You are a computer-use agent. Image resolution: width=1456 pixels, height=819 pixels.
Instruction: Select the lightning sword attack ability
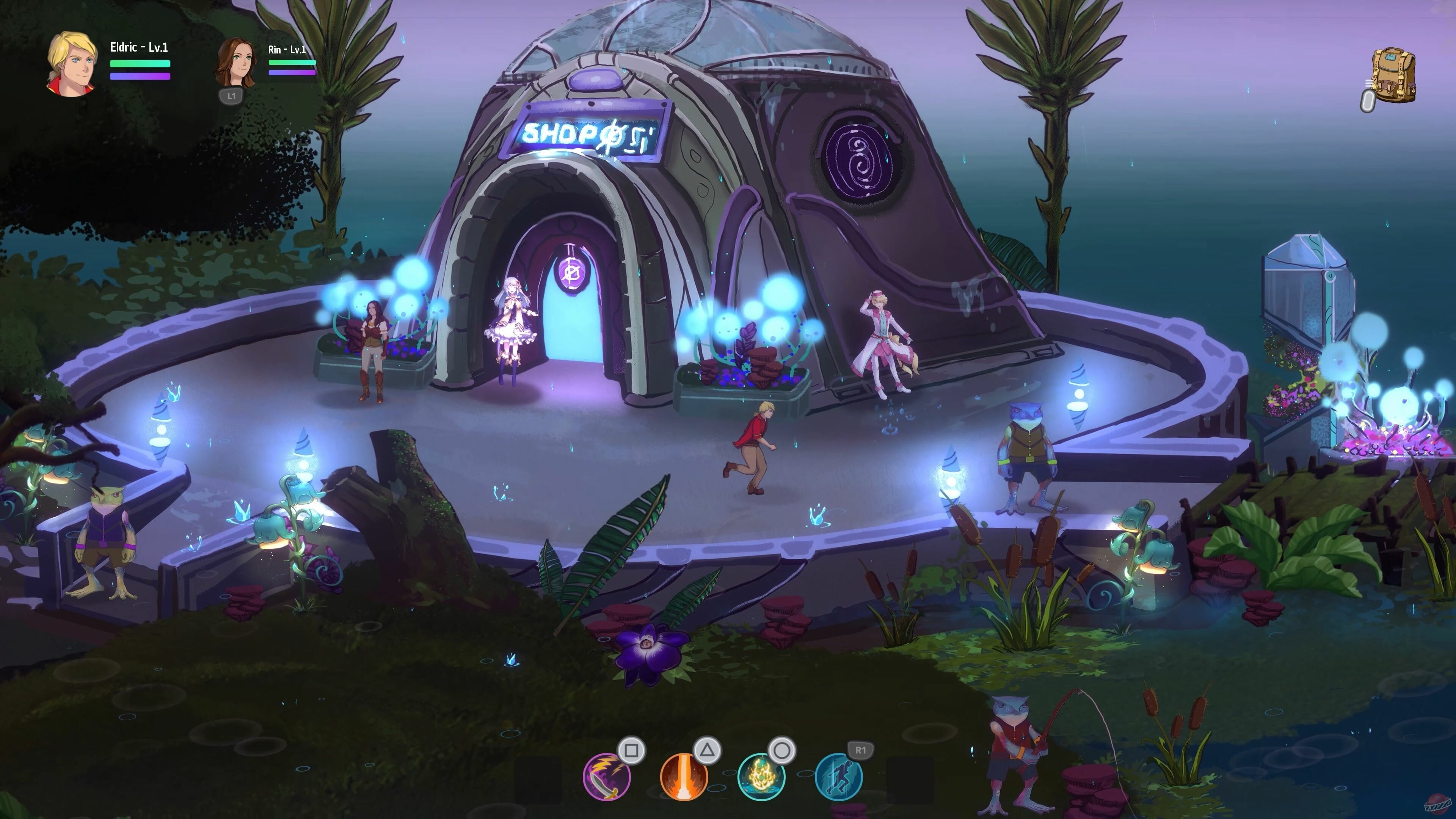click(x=607, y=777)
